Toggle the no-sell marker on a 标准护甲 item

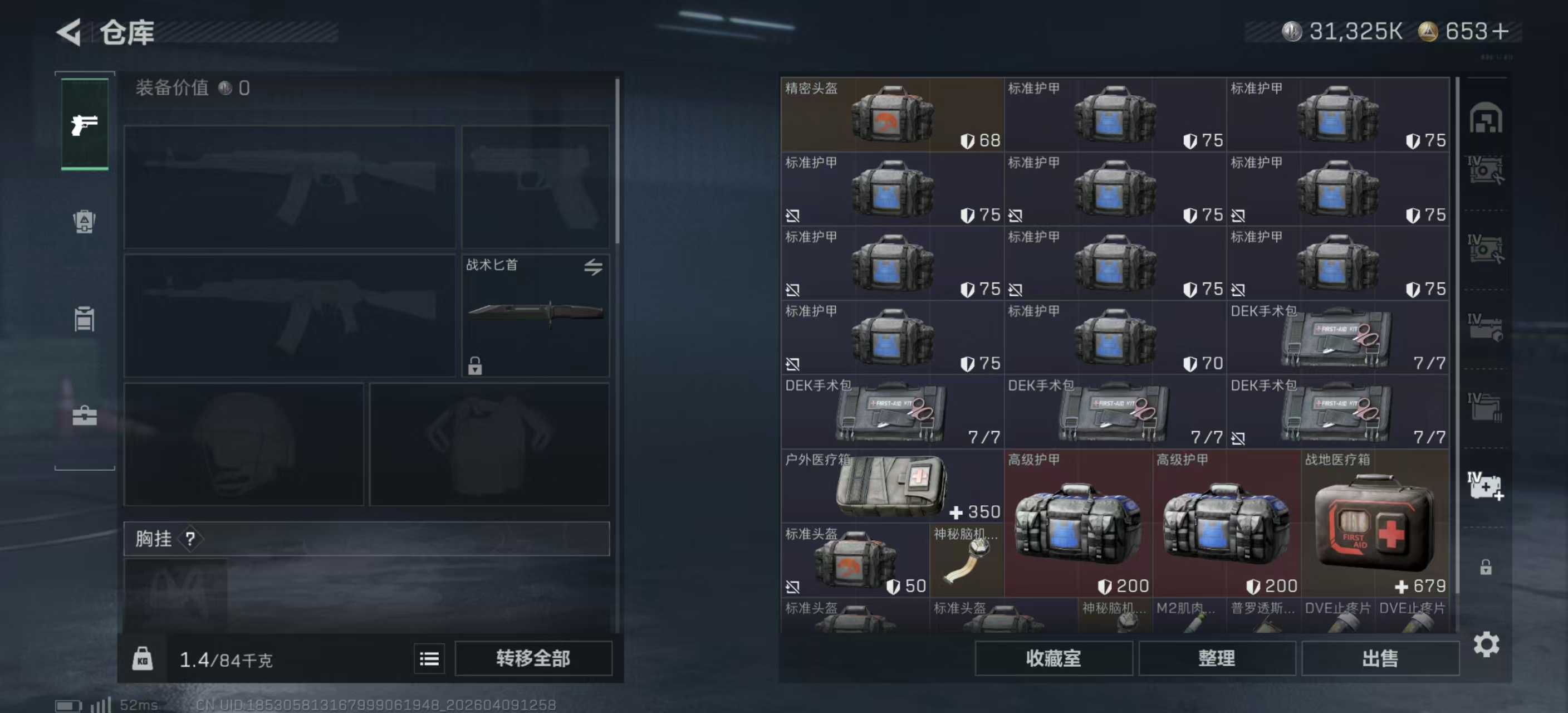pyautogui.click(x=792, y=216)
